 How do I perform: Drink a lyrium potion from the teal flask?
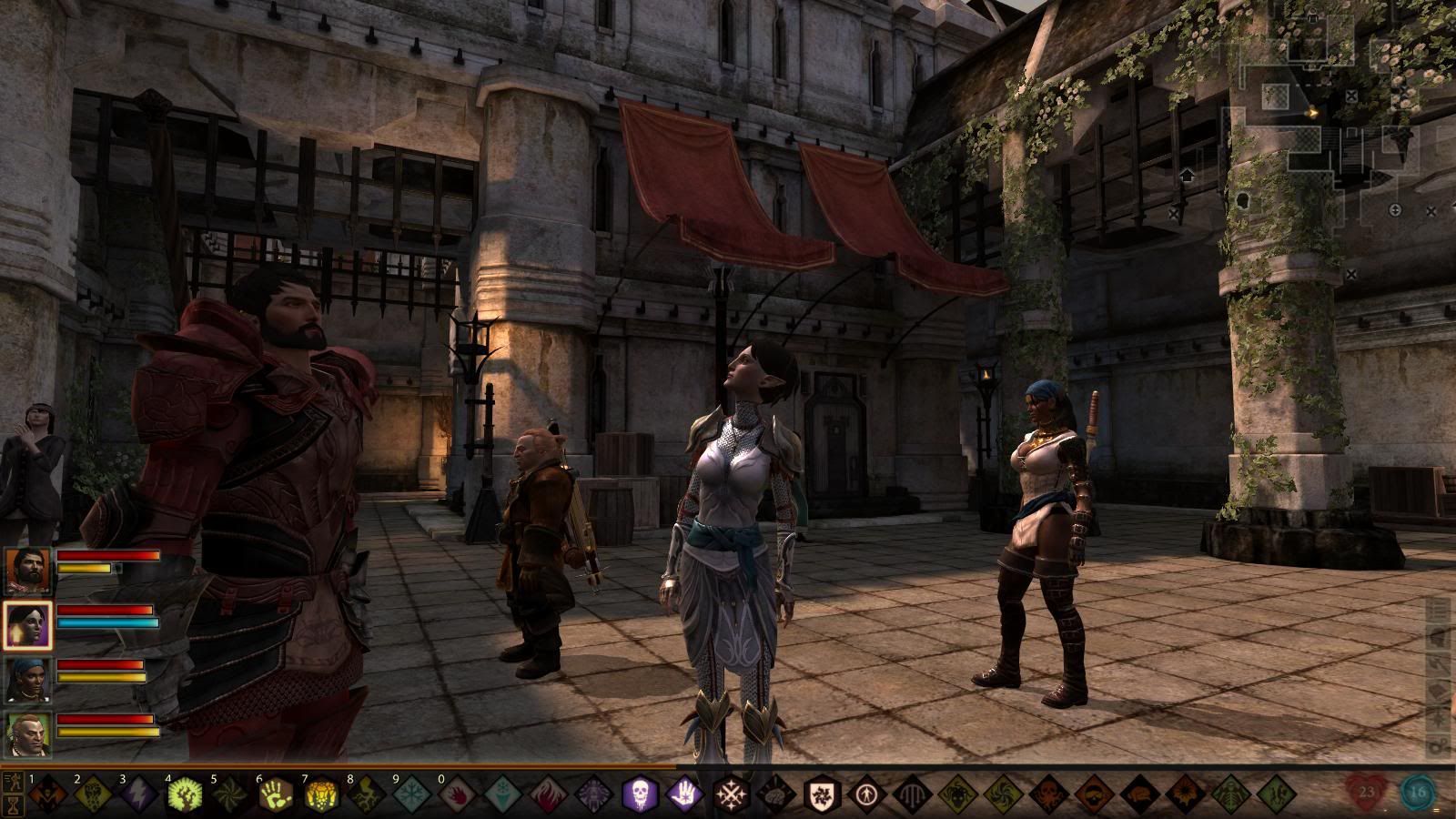[1418, 793]
